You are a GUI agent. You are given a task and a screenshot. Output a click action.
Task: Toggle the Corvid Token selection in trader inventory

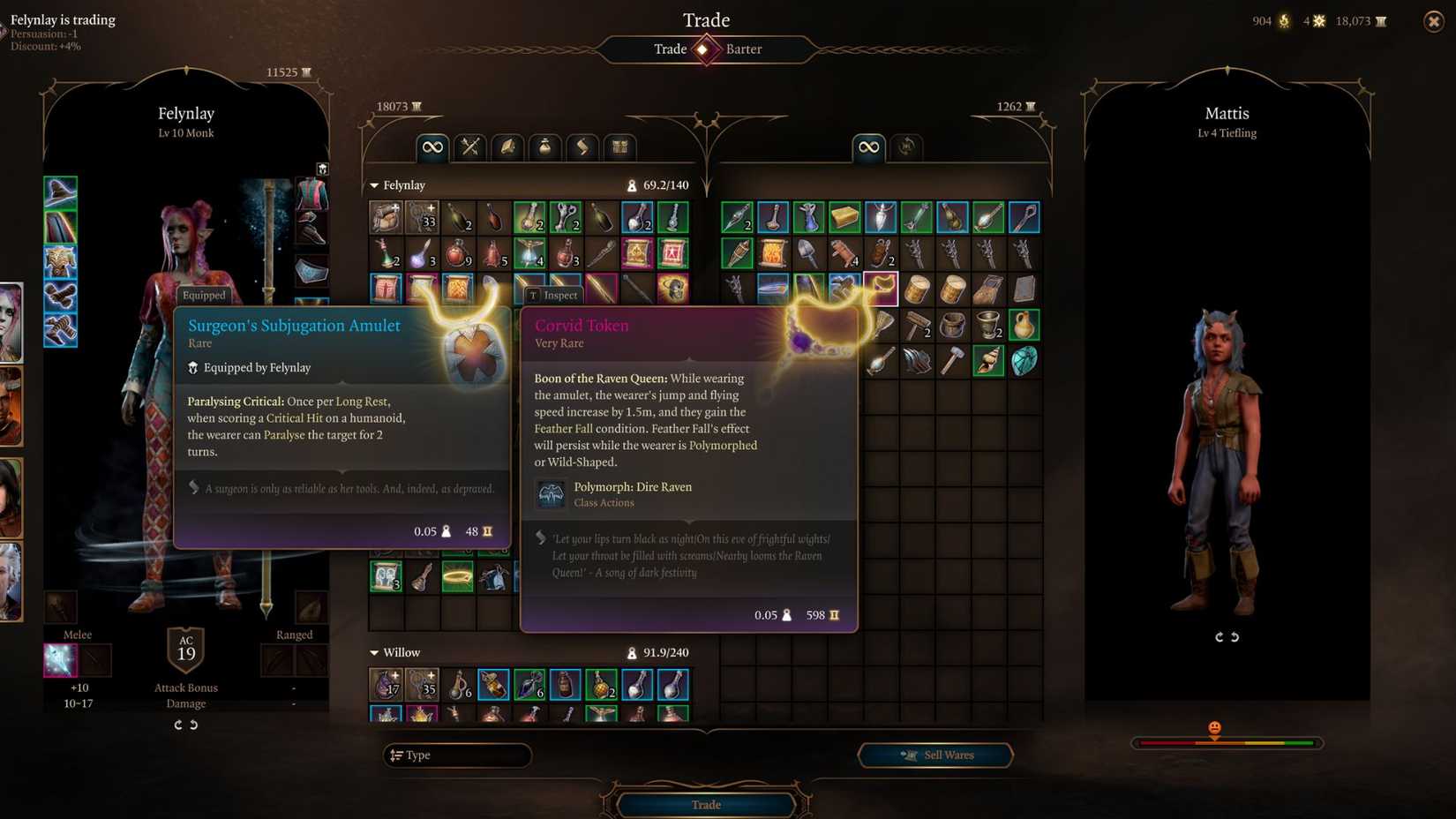[x=879, y=288]
